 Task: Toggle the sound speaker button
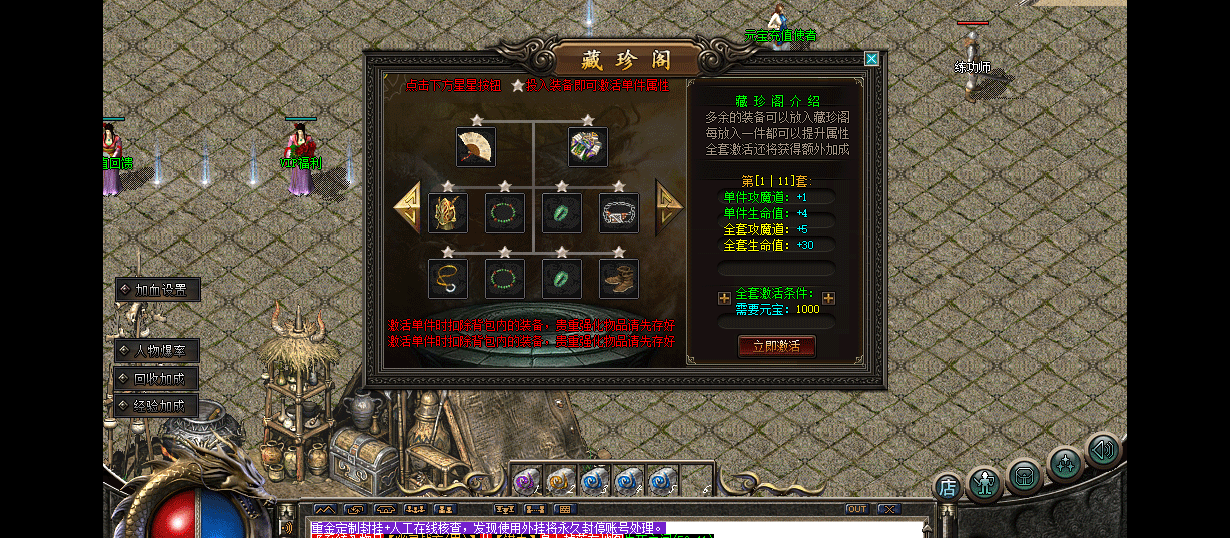[x=1103, y=450]
